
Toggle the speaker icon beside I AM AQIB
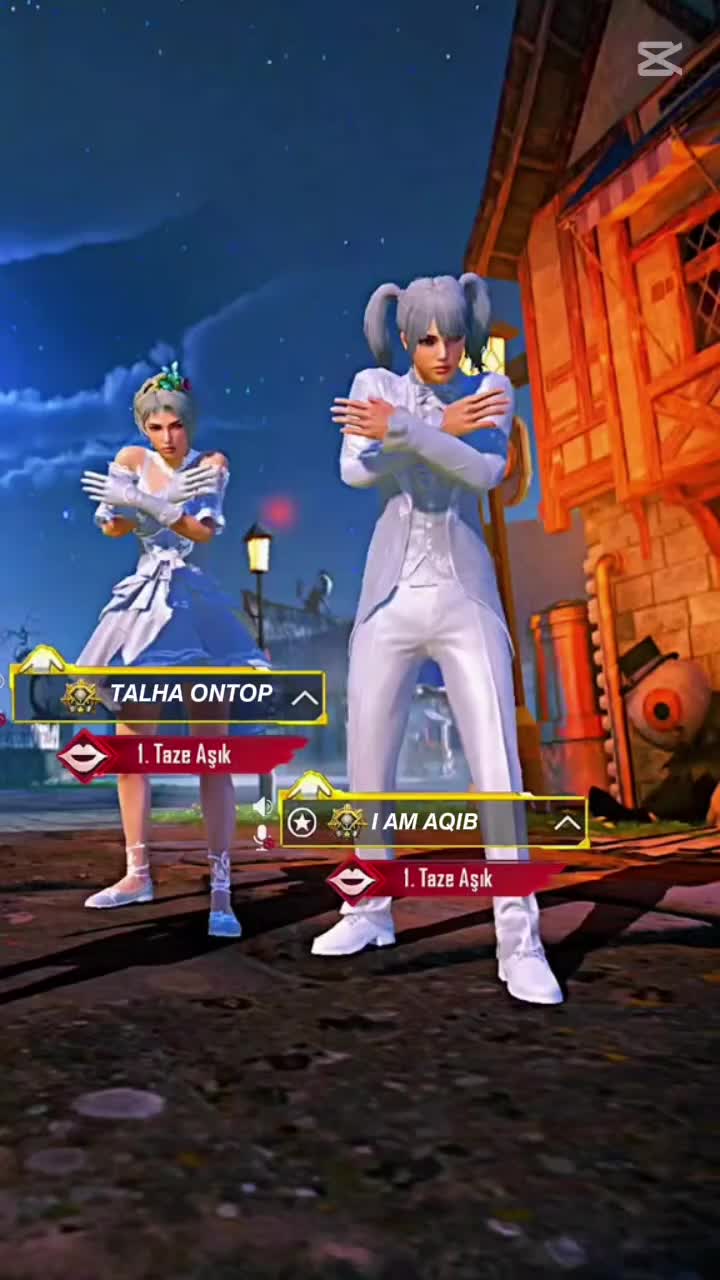pos(262,805)
